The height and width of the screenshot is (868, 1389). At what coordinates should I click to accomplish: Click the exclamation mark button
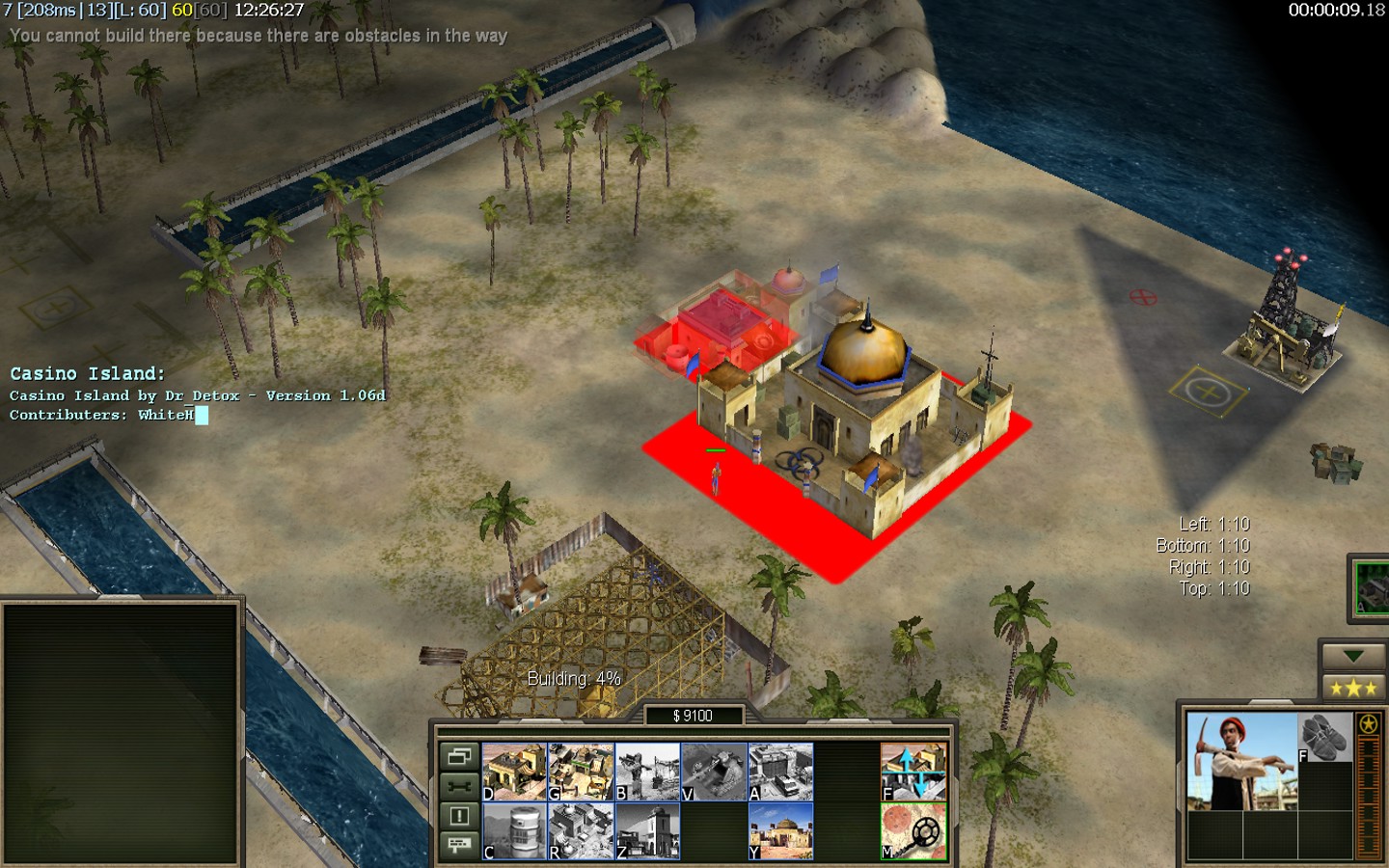tap(459, 816)
